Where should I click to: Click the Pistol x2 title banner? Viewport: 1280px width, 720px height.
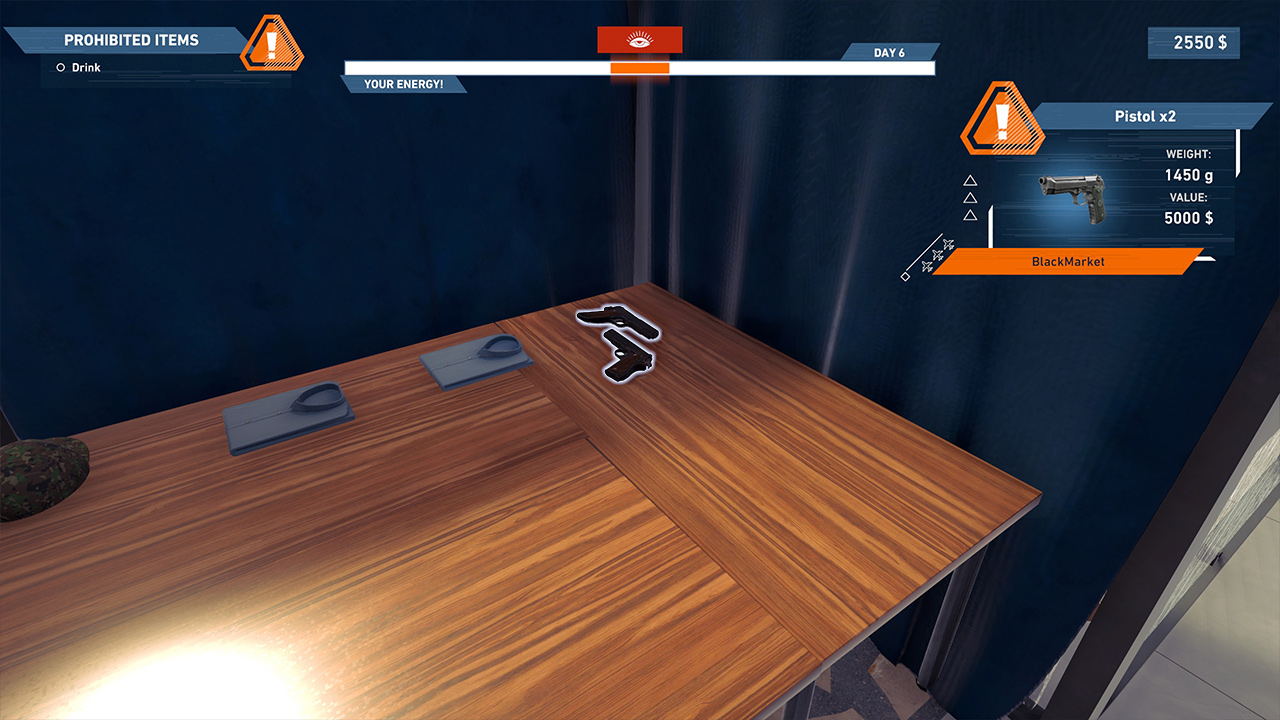(1146, 116)
